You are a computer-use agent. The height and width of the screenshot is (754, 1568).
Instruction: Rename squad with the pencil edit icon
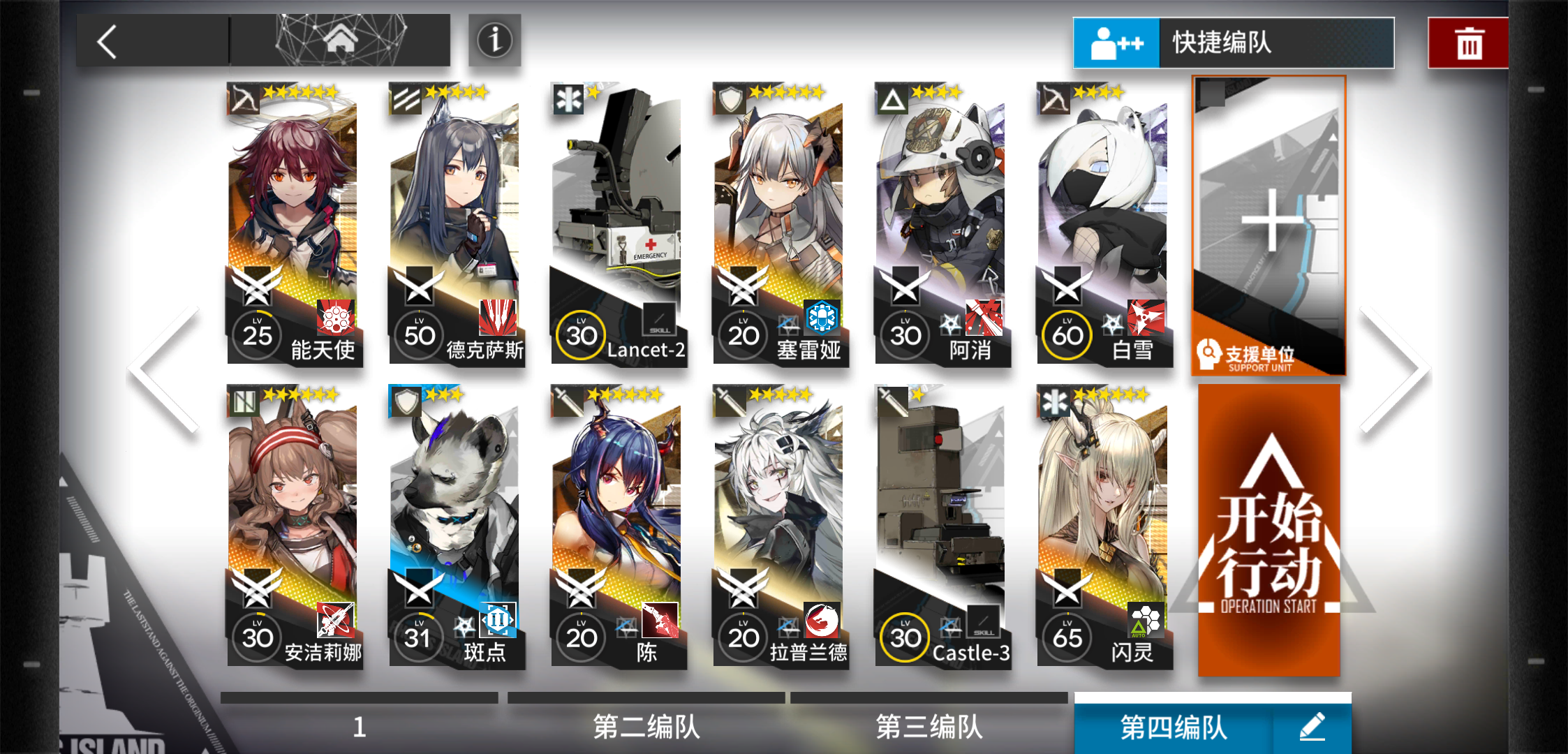tap(1312, 726)
